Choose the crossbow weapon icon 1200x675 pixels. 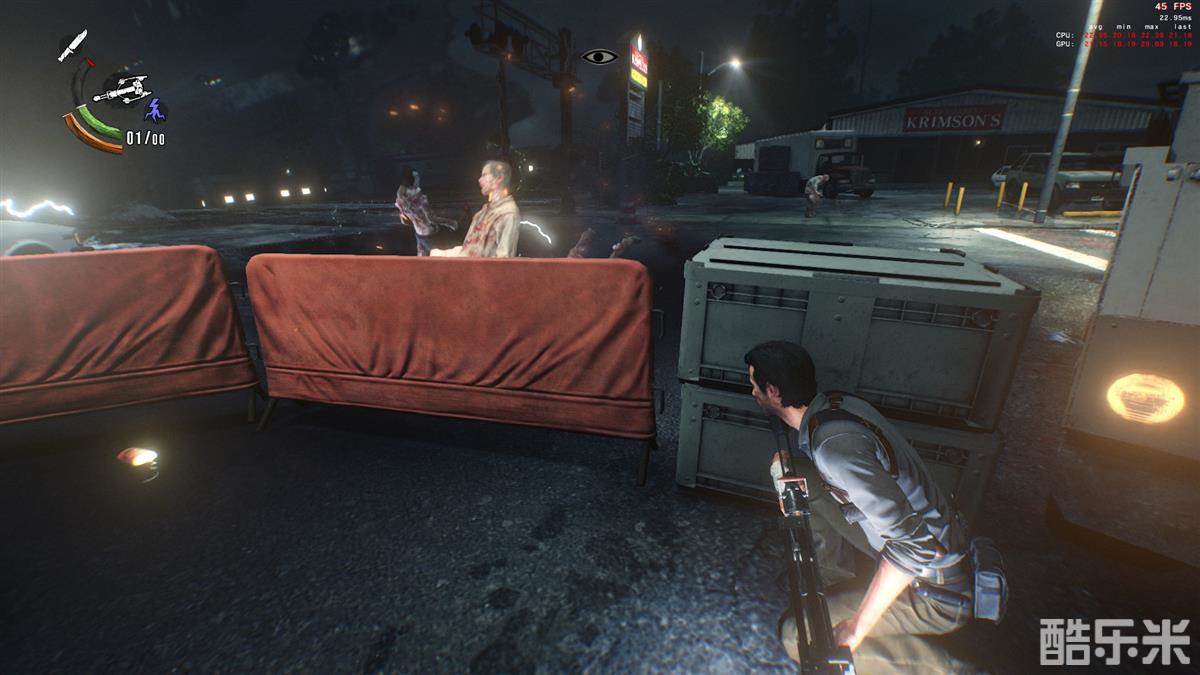[x=121, y=90]
